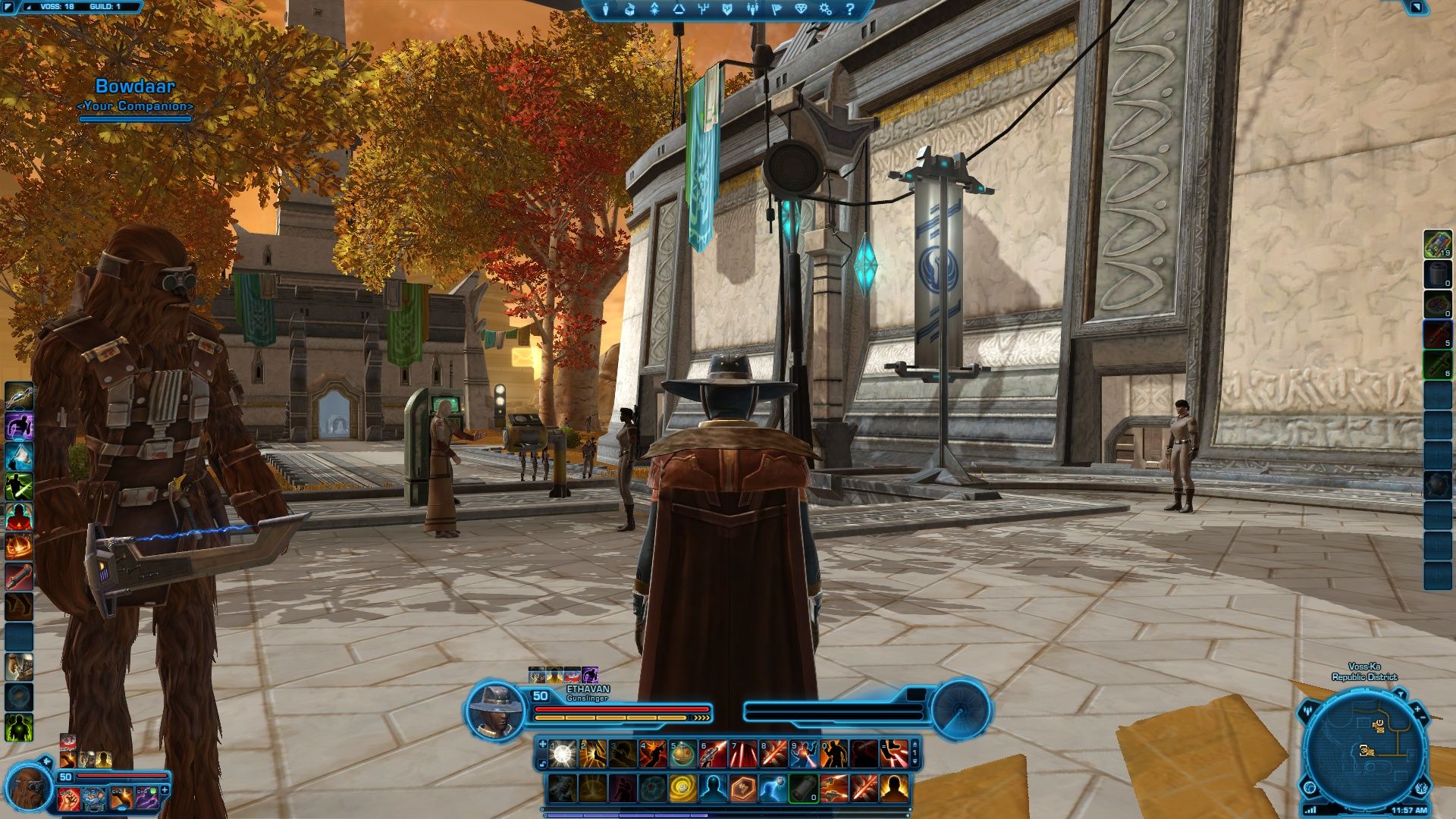Use the yellow swirl ability on lower hotbar
The image size is (1456, 819).
682,789
